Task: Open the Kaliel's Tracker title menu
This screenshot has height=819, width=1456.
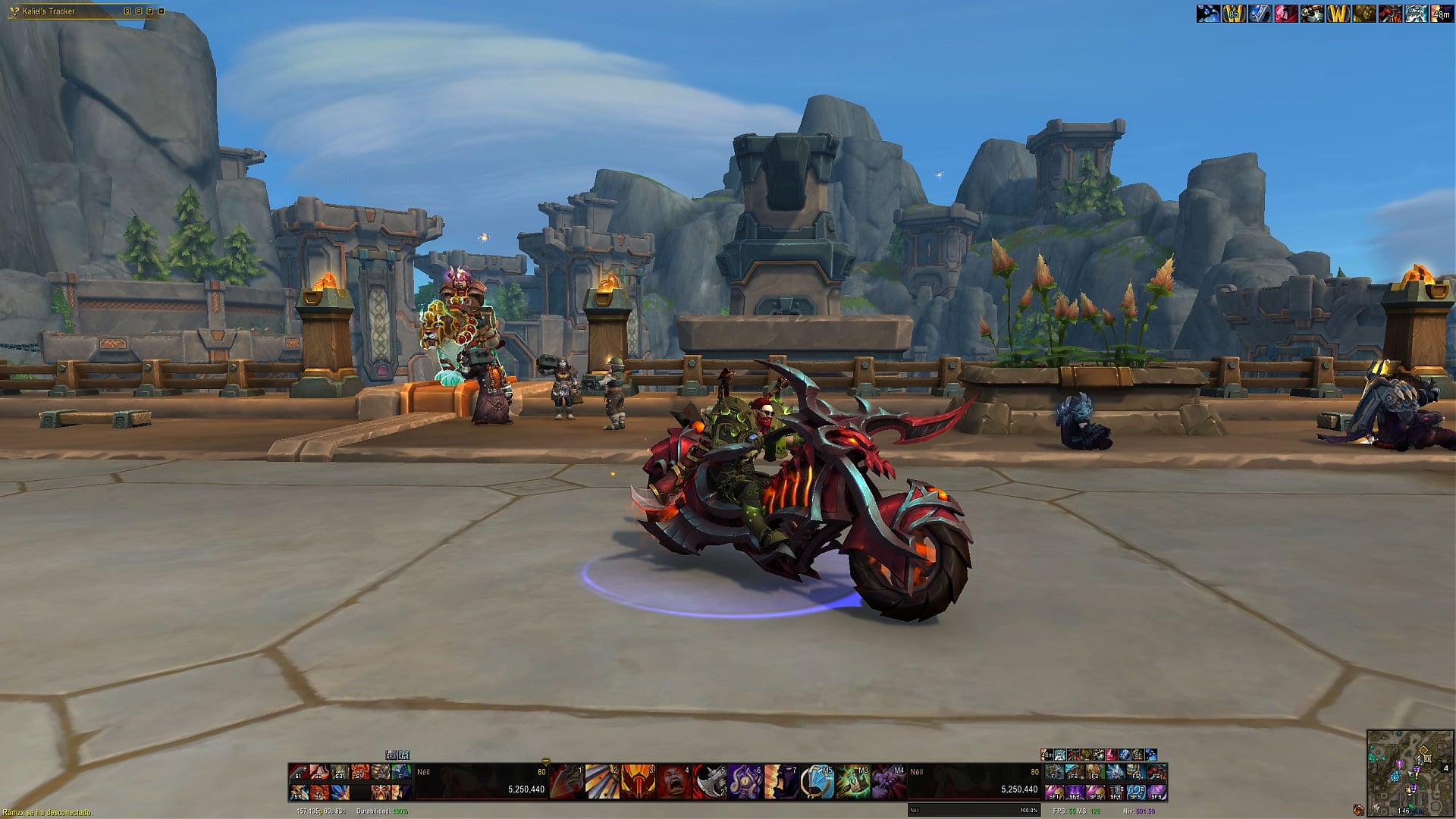Action: click(x=45, y=11)
